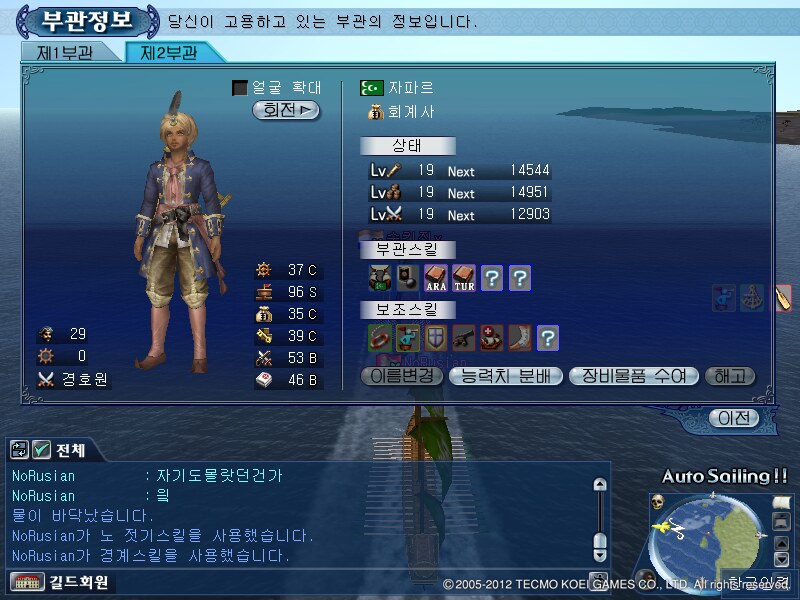Dismiss the adjutant with 해고
The width and height of the screenshot is (800, 600).
click(x=730, y=377)
